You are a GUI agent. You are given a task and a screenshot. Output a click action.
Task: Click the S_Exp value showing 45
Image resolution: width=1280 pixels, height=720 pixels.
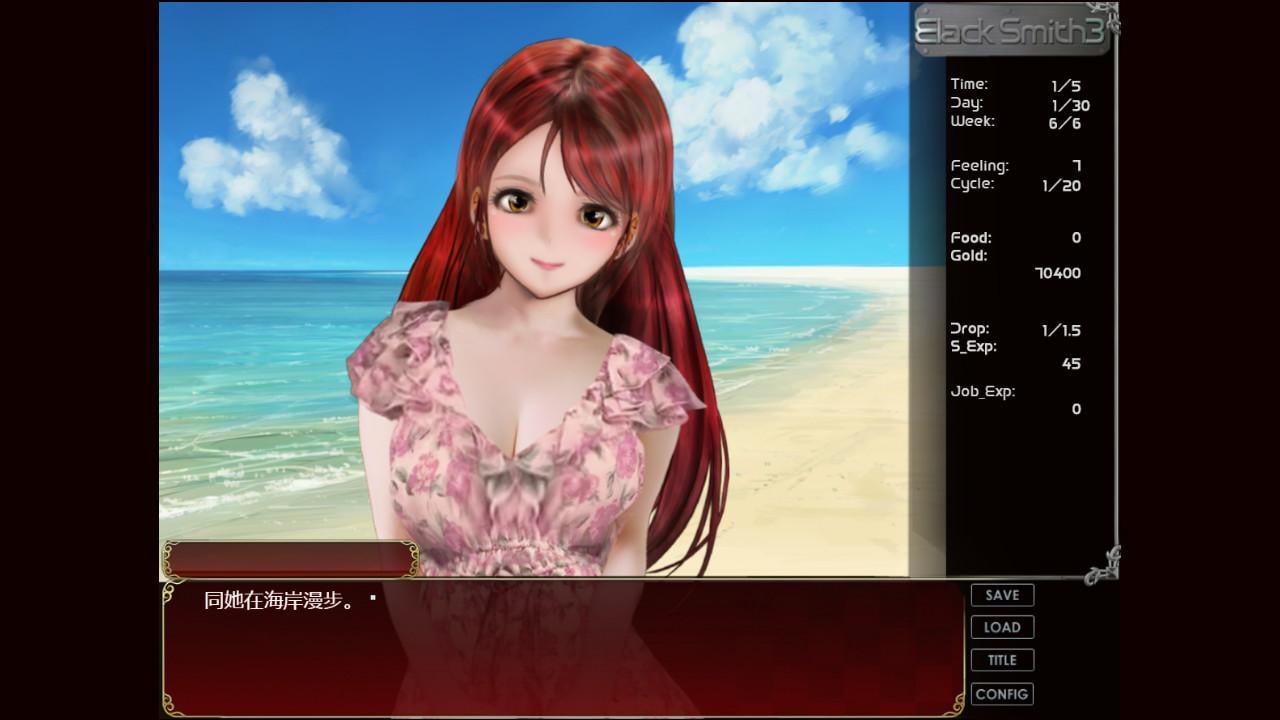click(1073, 364)
